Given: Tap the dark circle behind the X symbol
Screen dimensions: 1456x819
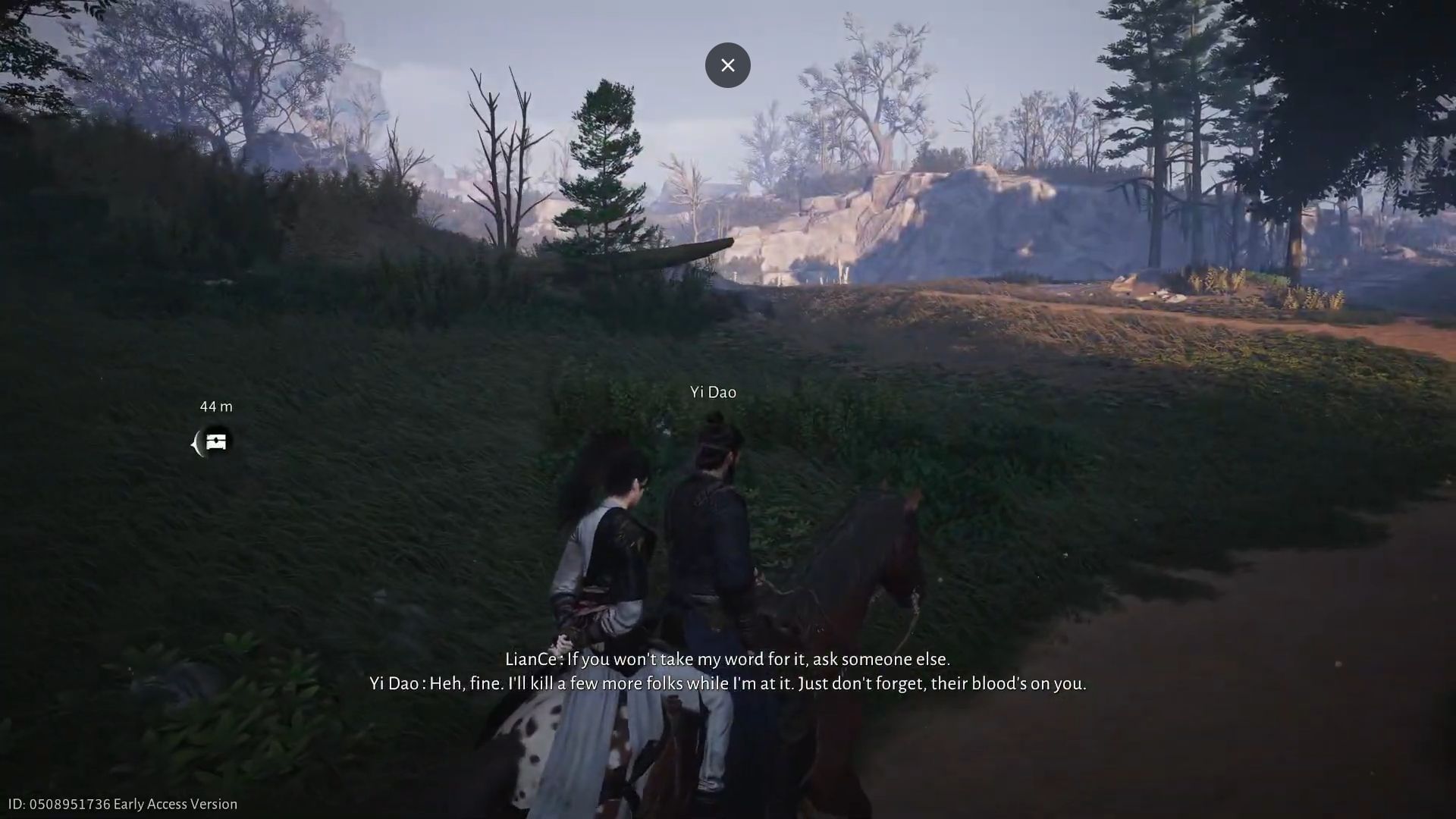Looking at the screenshot, I should tap(727, 65).
